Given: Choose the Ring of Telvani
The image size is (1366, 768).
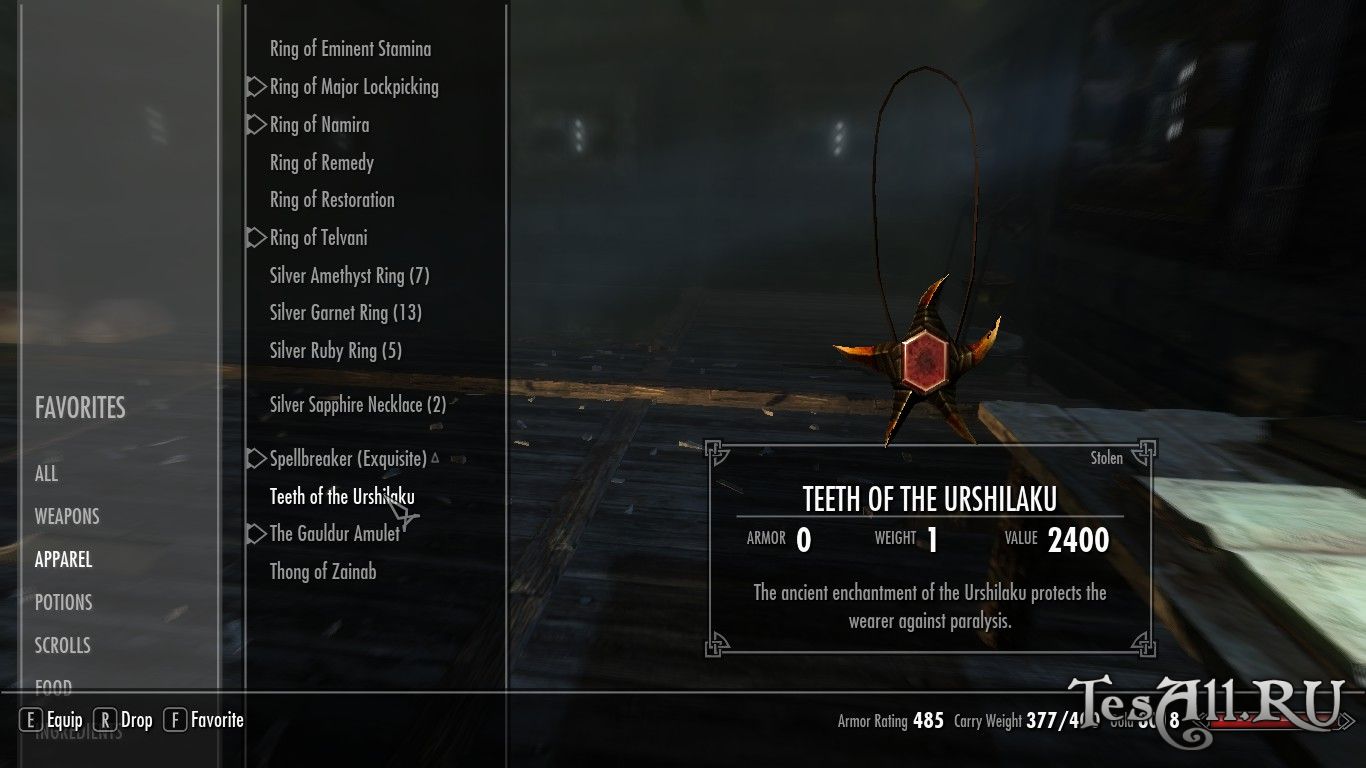Looking at the screenshot, I should pyautogui.click(x=318, y=238).
